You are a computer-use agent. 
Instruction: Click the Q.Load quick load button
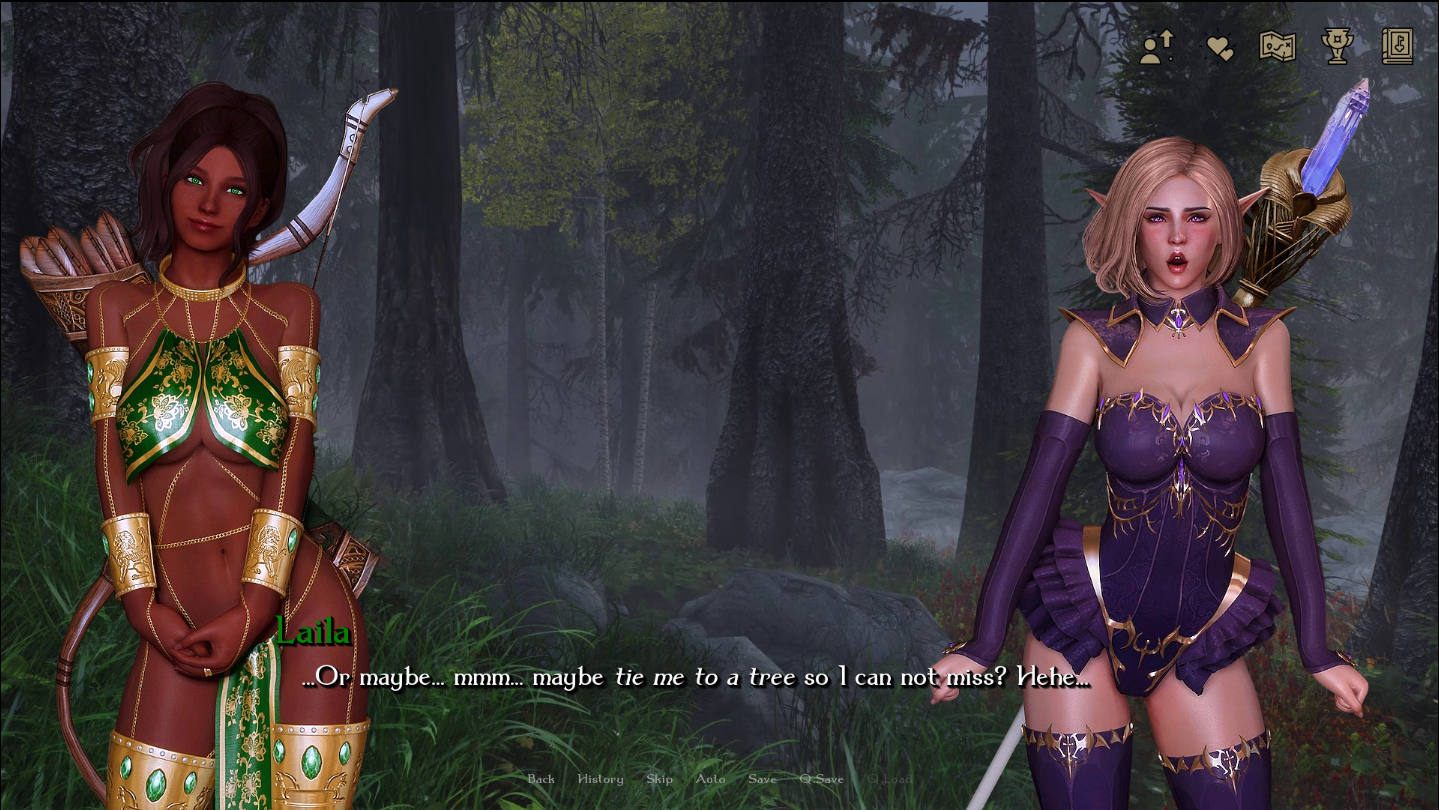pyautogui.click(x=889, y=779)
